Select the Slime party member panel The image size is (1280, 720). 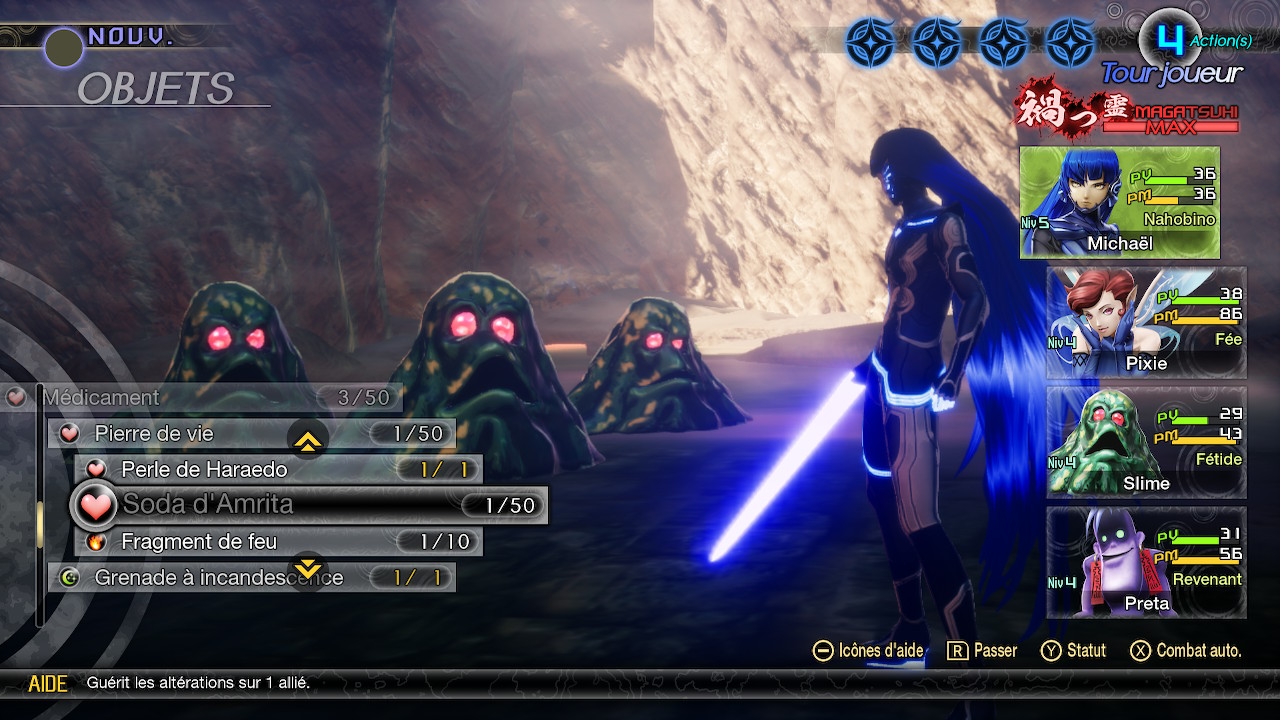click(1146, 443)
